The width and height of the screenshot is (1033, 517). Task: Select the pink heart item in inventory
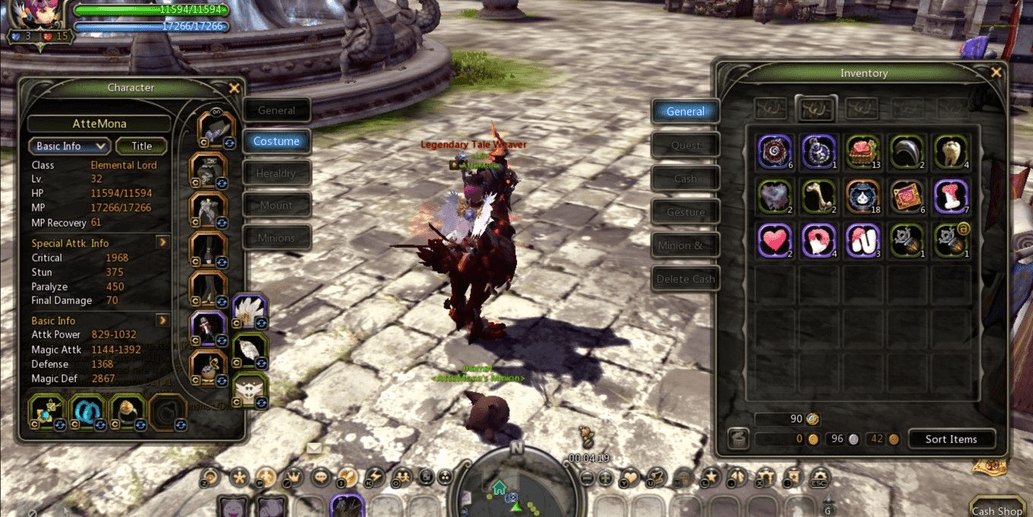(774, 240)
